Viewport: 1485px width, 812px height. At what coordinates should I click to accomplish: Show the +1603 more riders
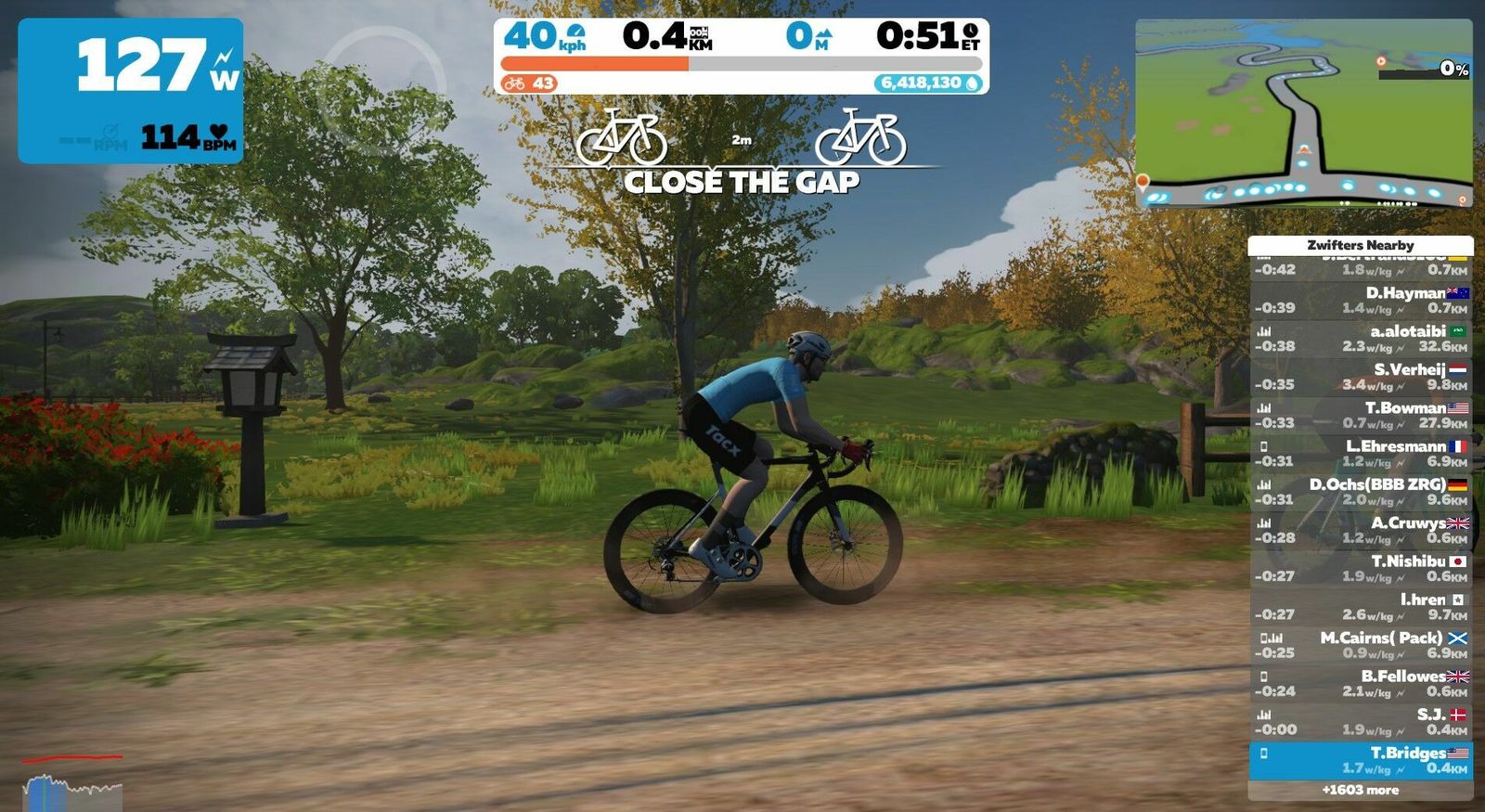tap(1360, 791)
